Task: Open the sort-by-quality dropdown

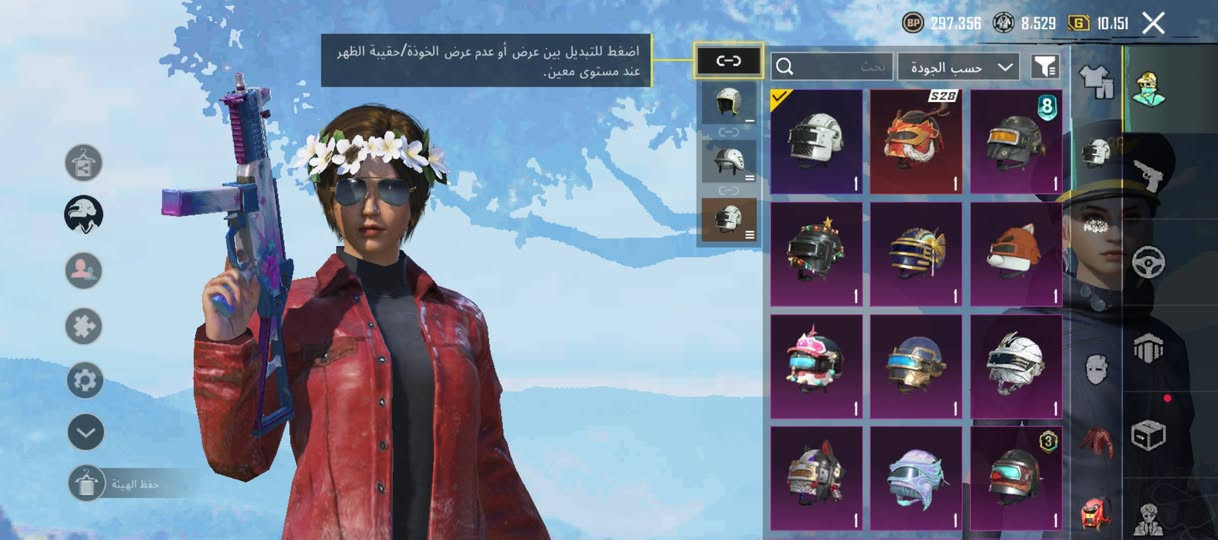Action: (x=958, y=66)
